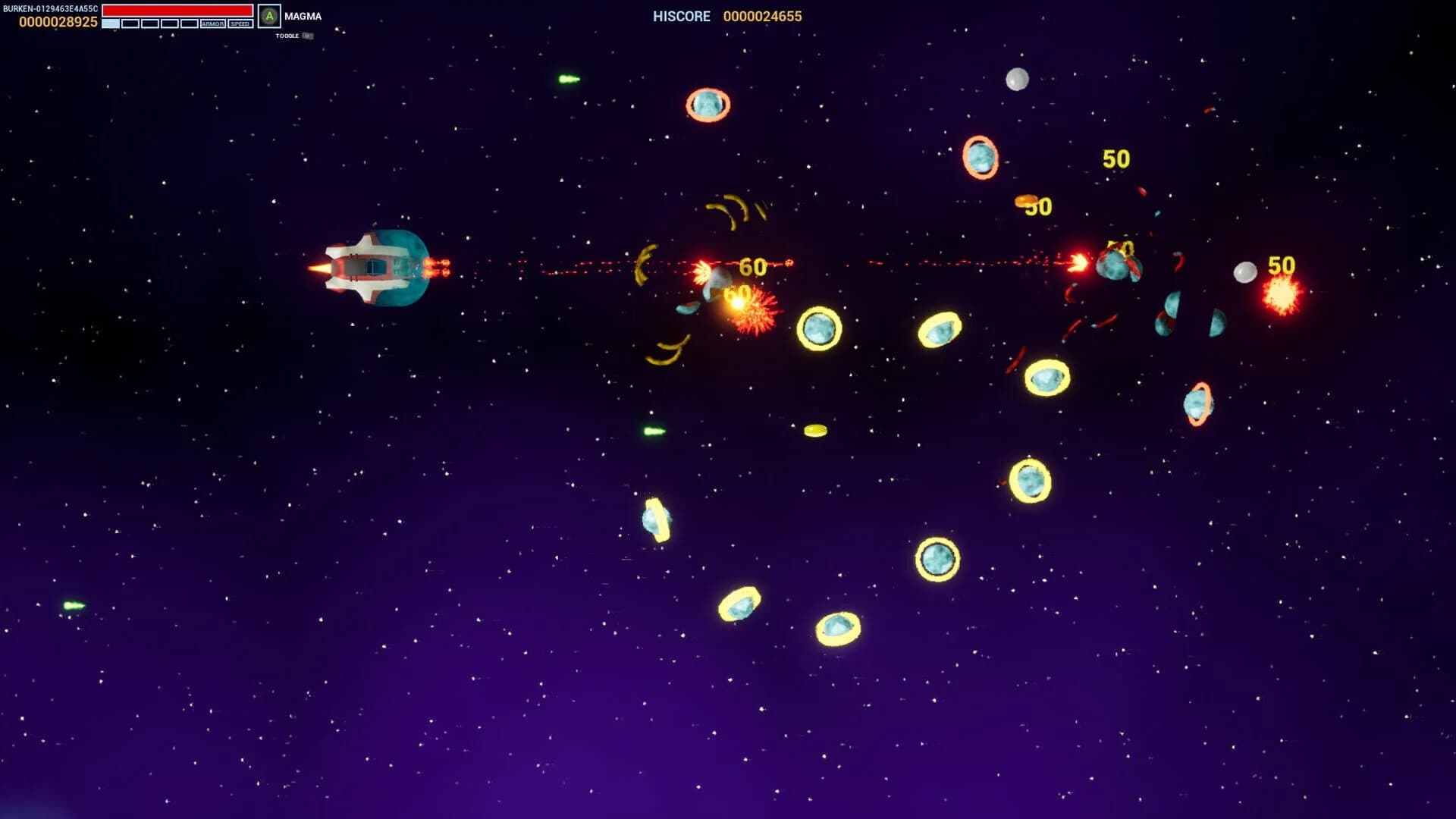The height and width of the screenshot is (819, 1456).
Task: Click the HISCORE label at top center
Action: click(680, 16)
